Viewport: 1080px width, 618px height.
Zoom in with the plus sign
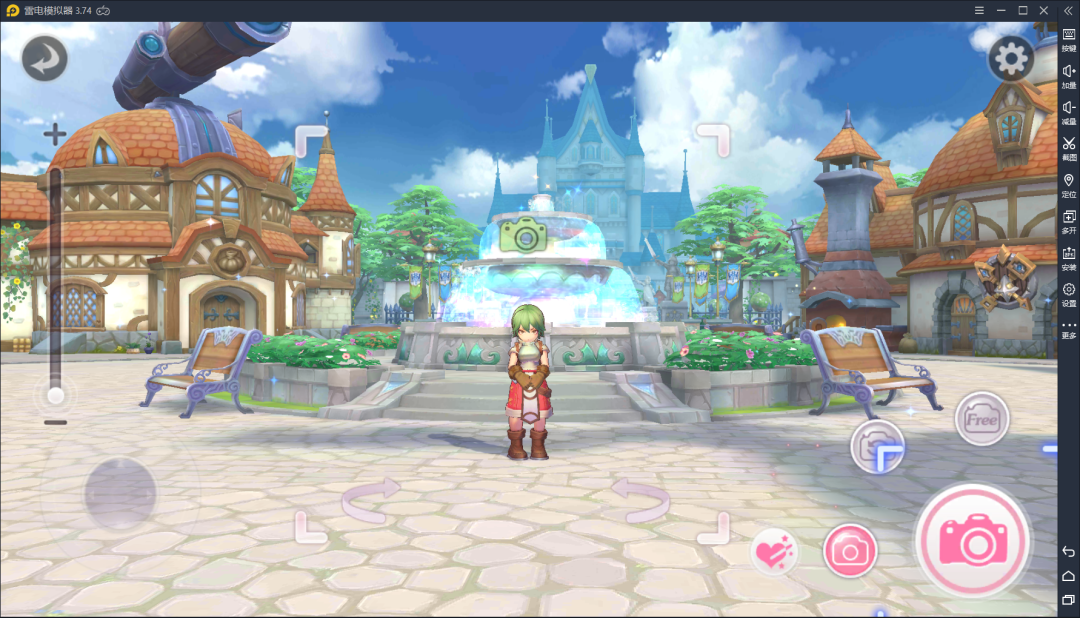(55, 133)
